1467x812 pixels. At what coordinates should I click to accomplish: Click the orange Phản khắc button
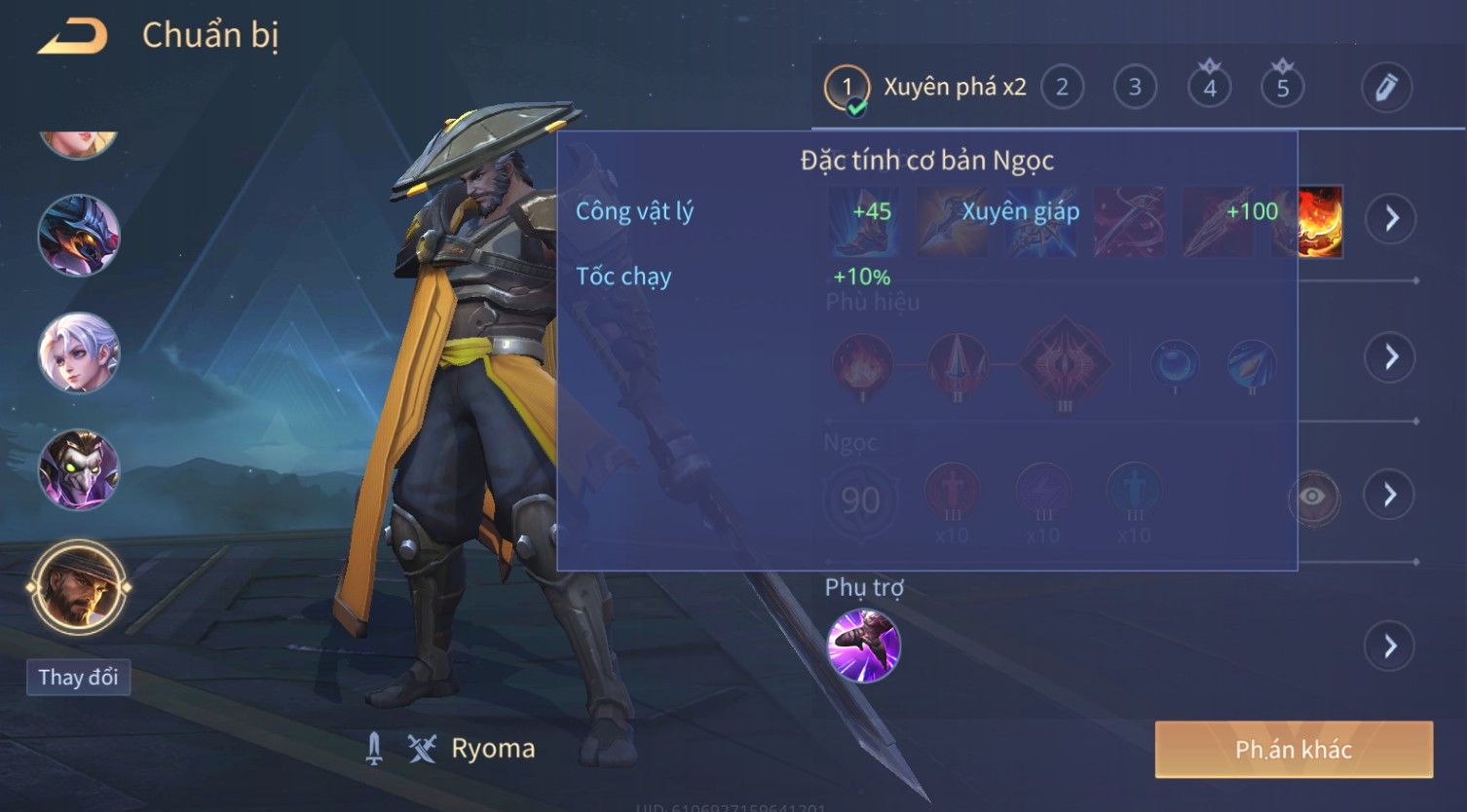[1293, 749]
